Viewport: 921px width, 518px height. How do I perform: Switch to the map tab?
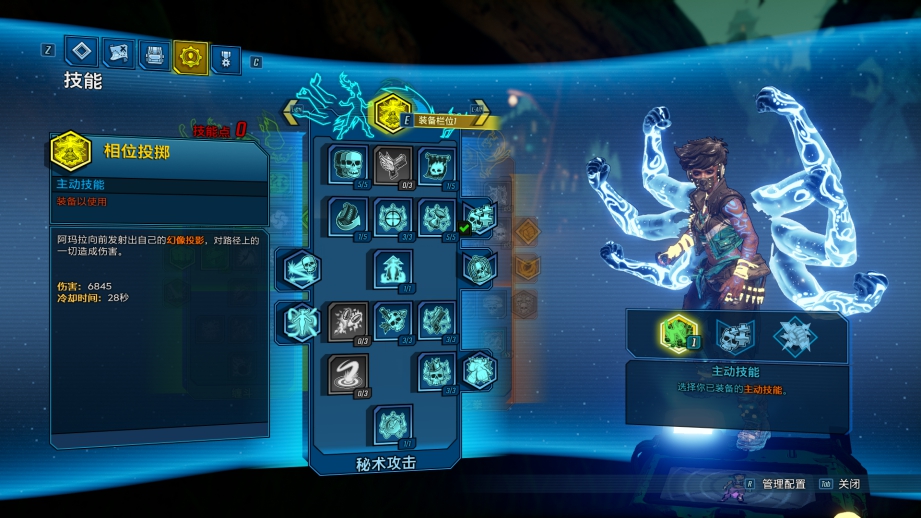[x=118, y=54]
